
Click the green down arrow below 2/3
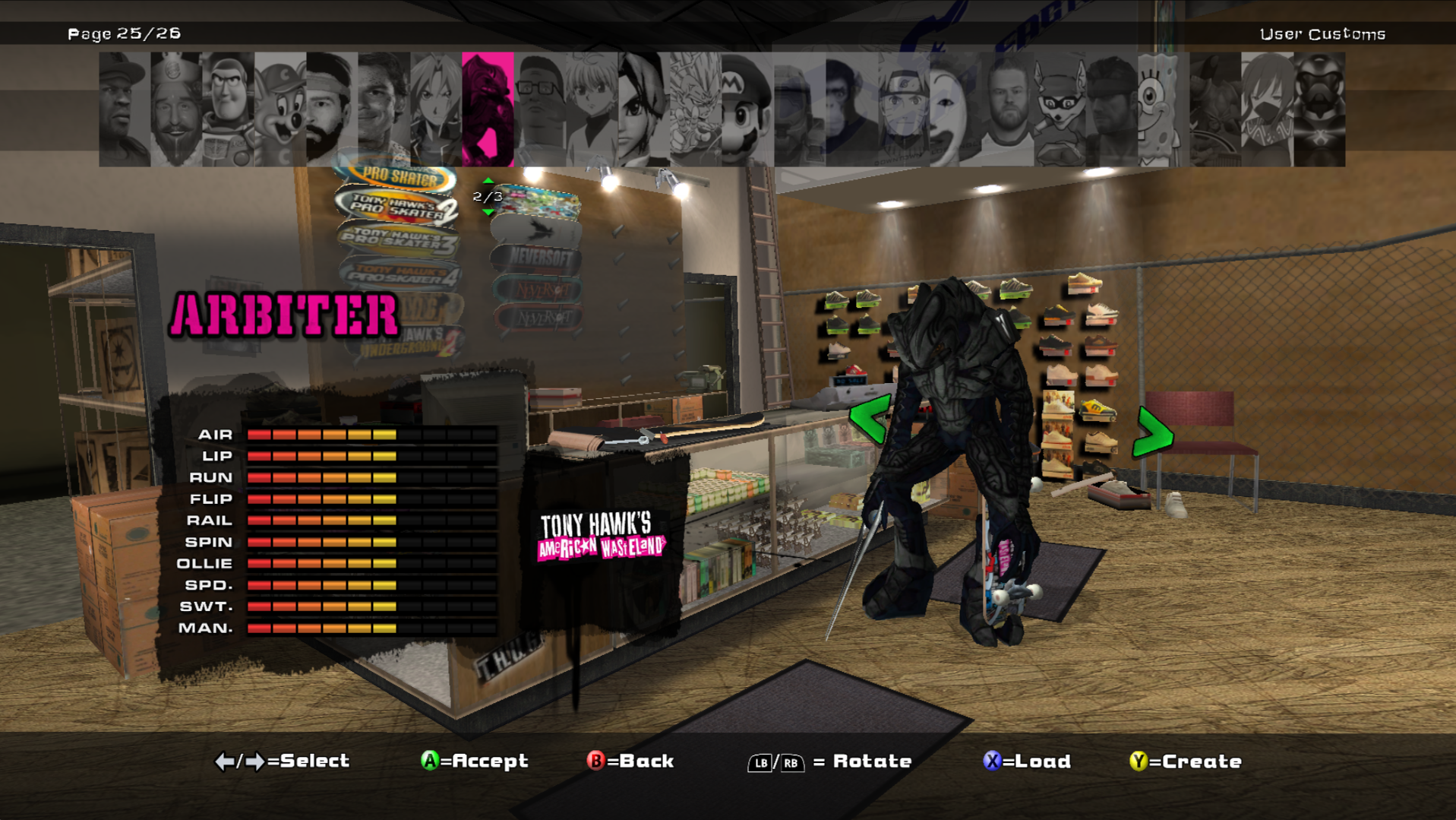tap(488, 212)
